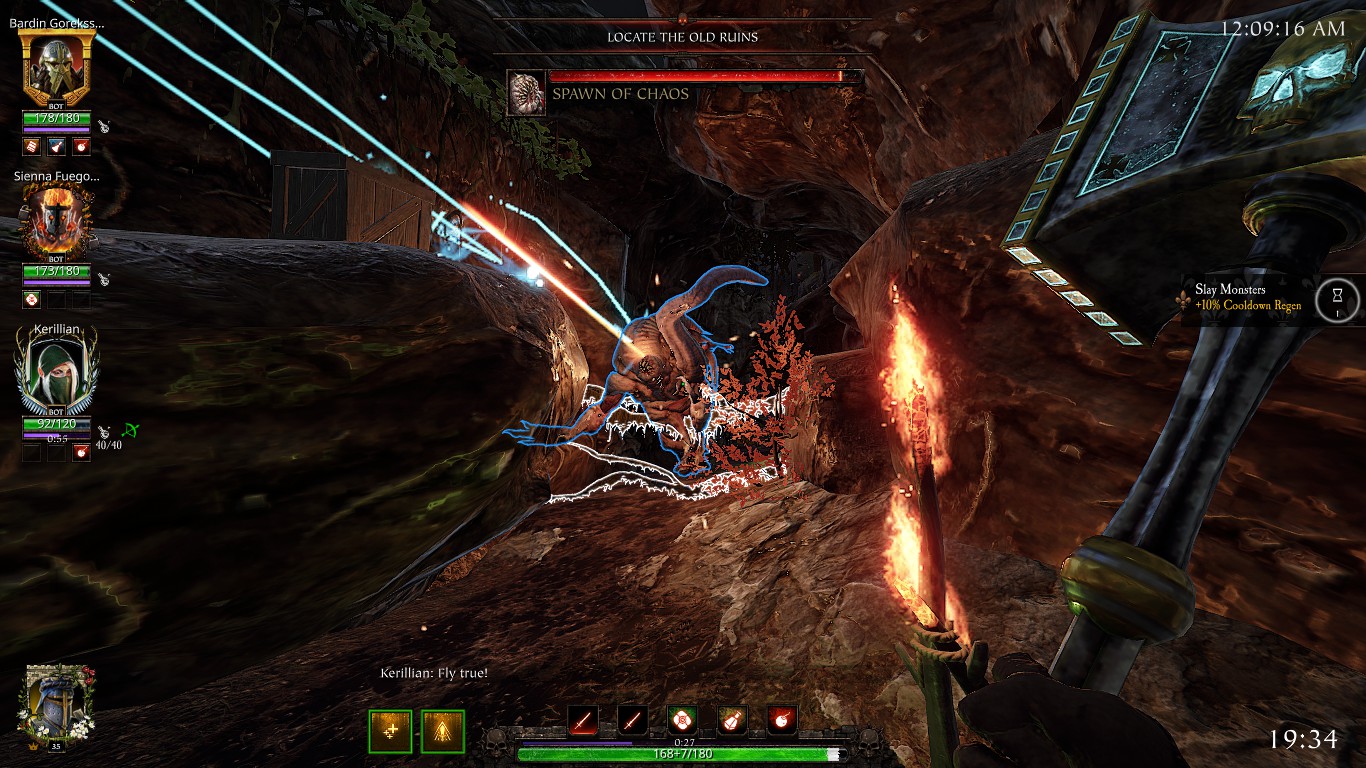
Task: Select Sienna Fuegonasus's flaming portrait
Action: click(x=57, y=222)
